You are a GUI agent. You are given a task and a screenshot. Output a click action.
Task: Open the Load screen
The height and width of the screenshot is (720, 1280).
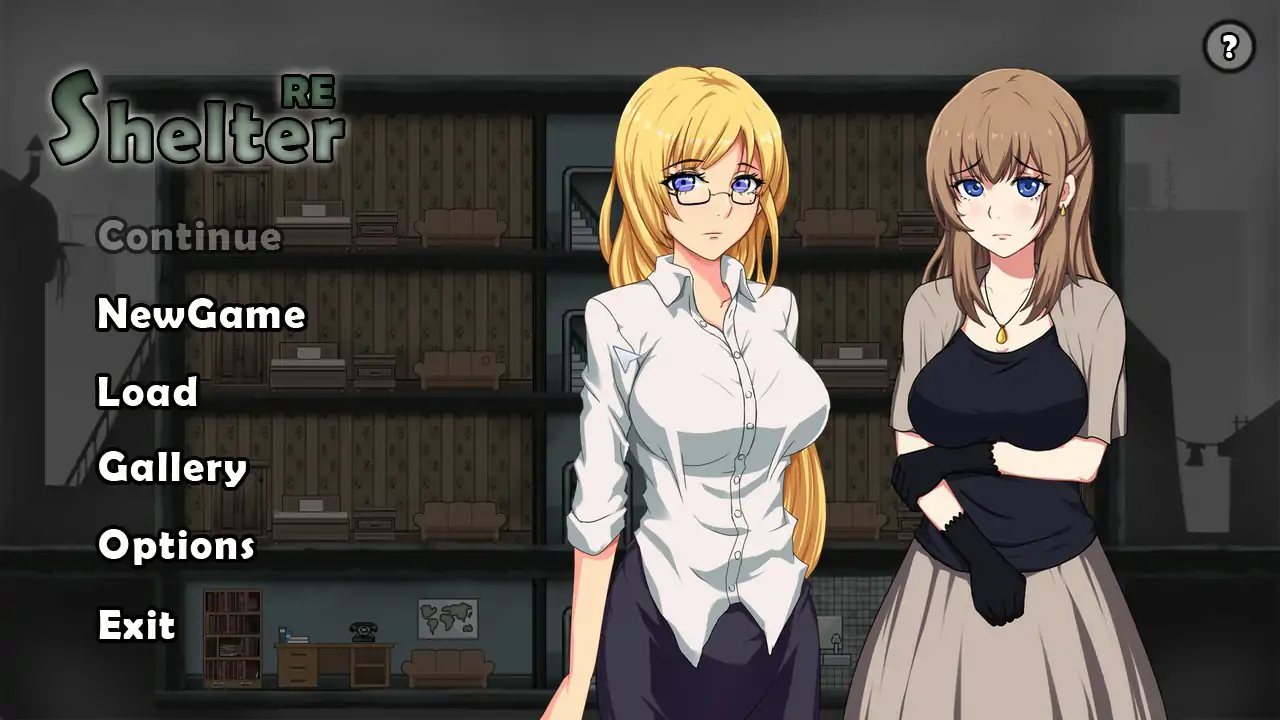coord(145,393)
